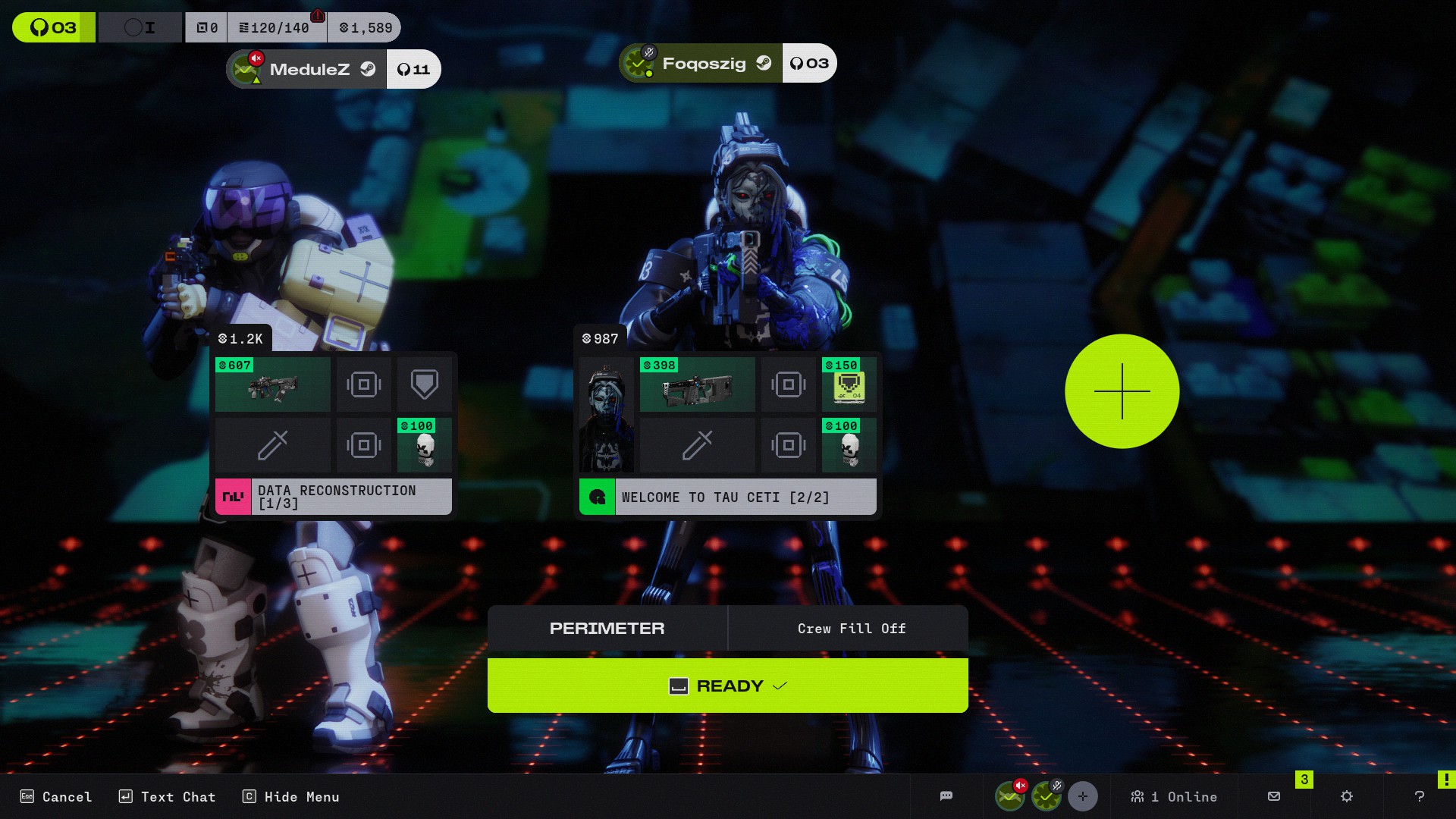Select MeduleZ's 607-credit weapon slot
1456x819 pixels.
(x=273, y=385)
